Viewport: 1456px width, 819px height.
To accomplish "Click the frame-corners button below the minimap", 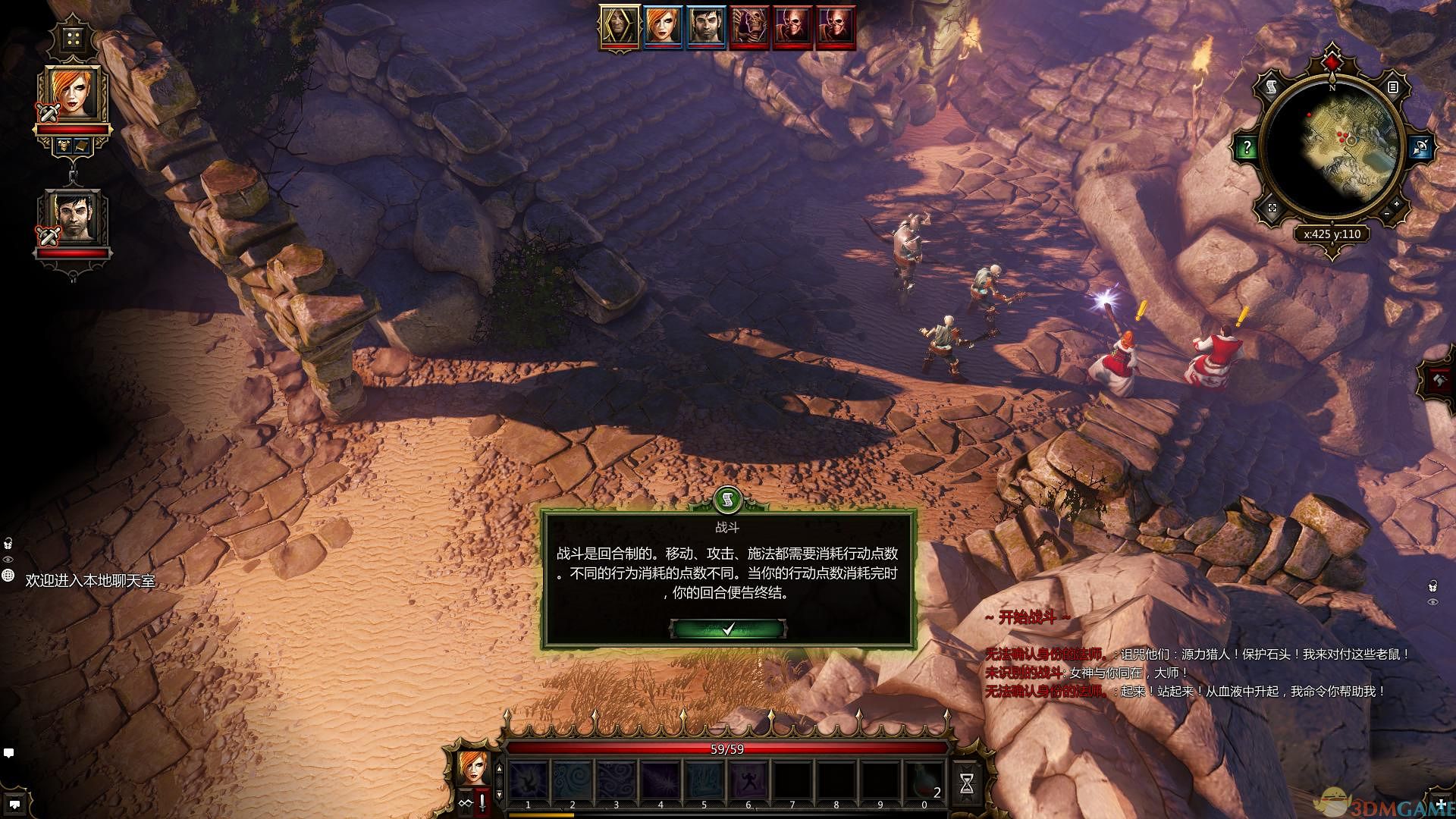I will pos(1272,208).
